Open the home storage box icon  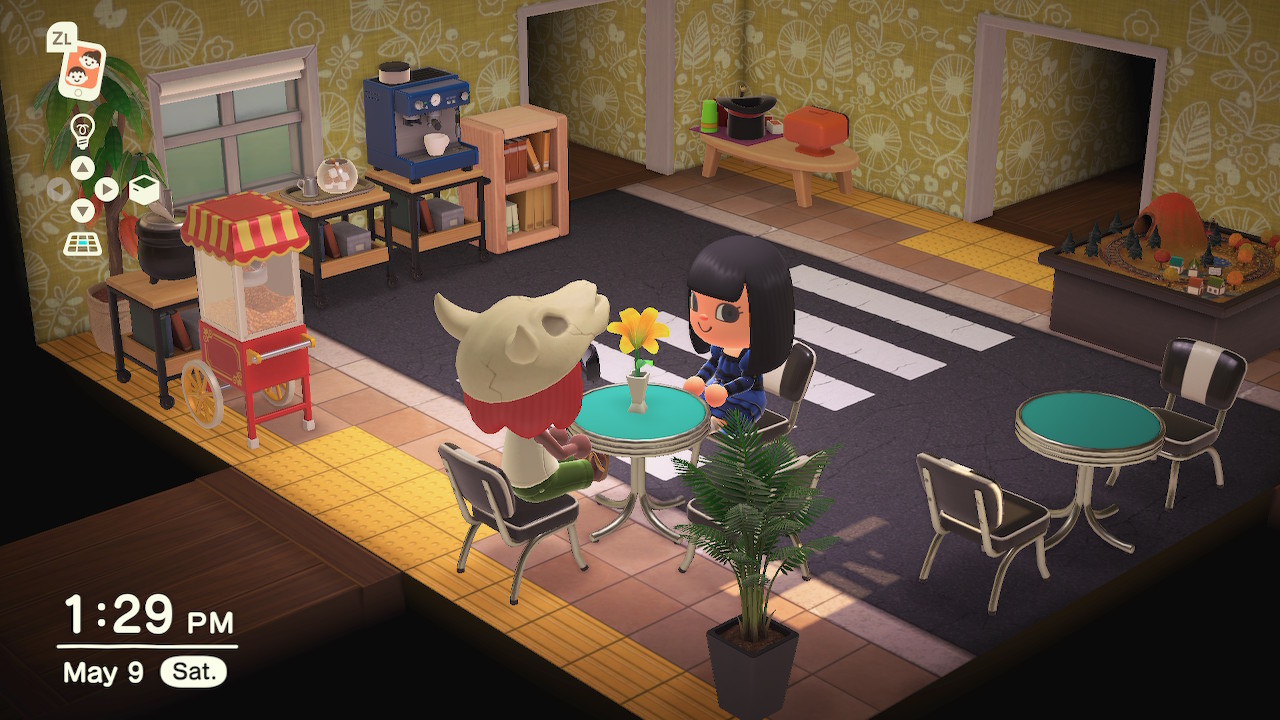(144, 189)
